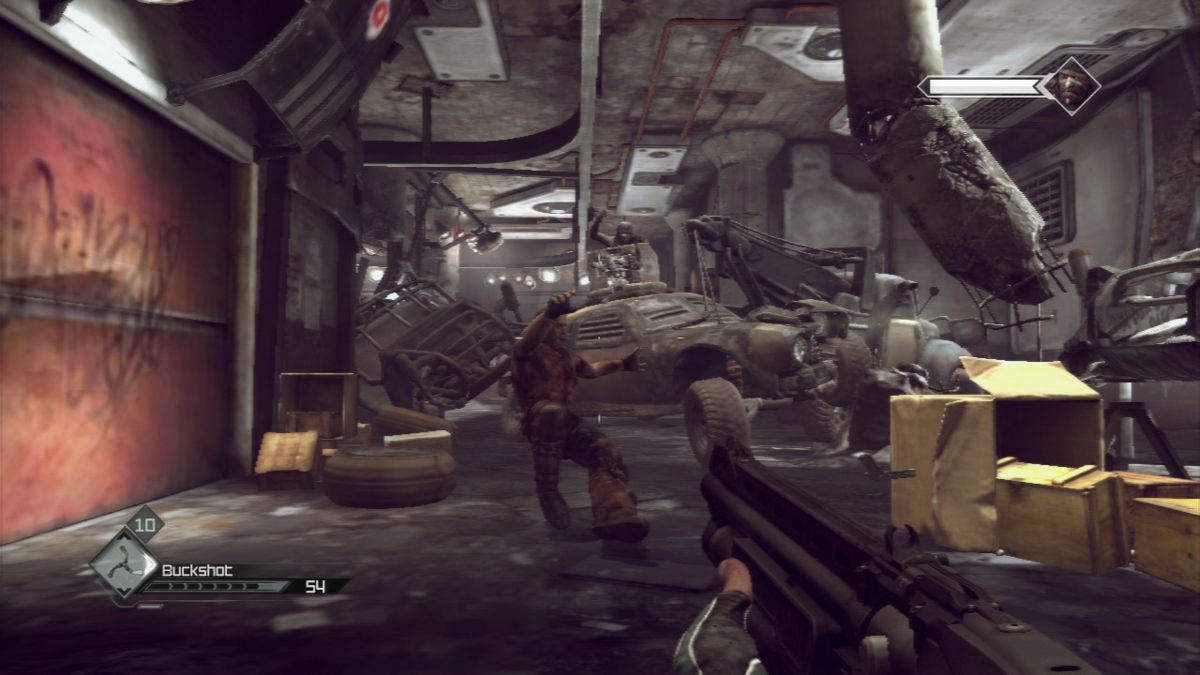Select the wingstick item diamond icon
The width and height of the screenshot is (1200, 675).
[123, 565]
